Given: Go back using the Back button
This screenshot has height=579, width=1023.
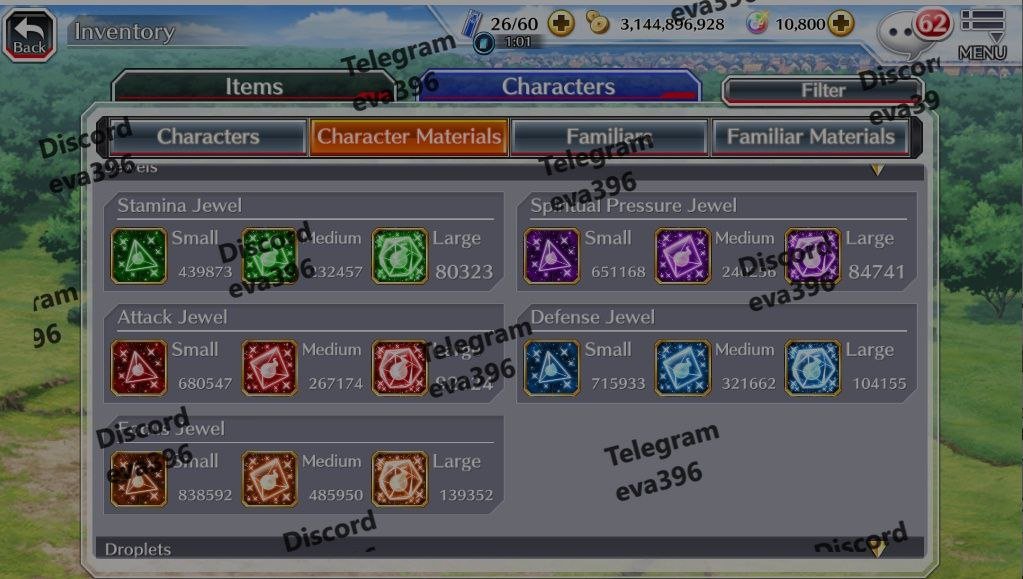Looking at the screenshot, I should (30, 33).
